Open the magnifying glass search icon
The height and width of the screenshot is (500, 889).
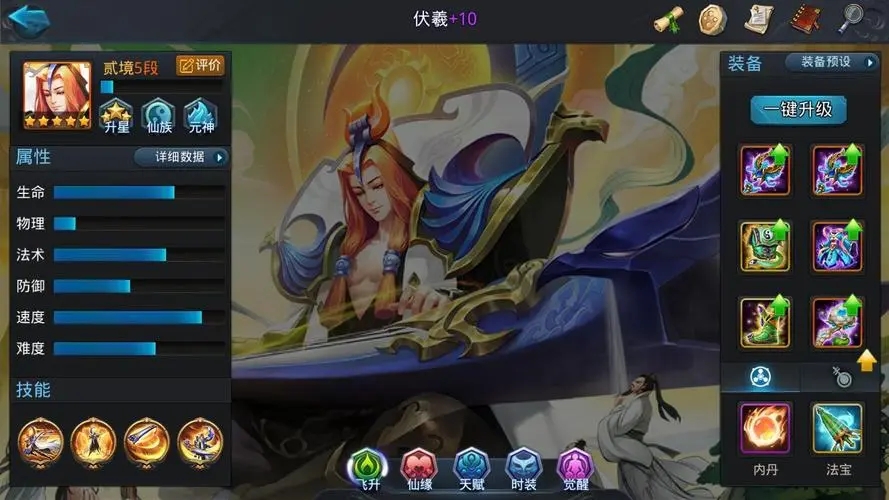pos(851,18)
